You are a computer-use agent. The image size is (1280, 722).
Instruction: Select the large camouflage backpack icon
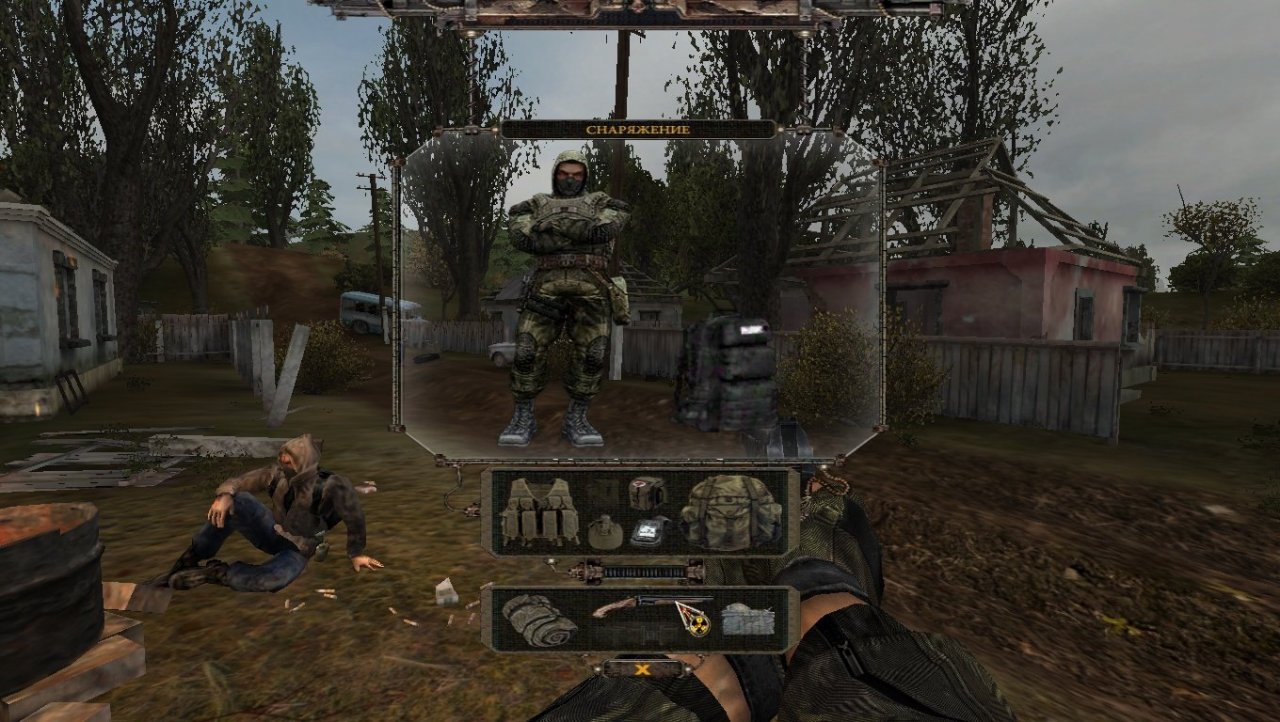tap(729, 513)
